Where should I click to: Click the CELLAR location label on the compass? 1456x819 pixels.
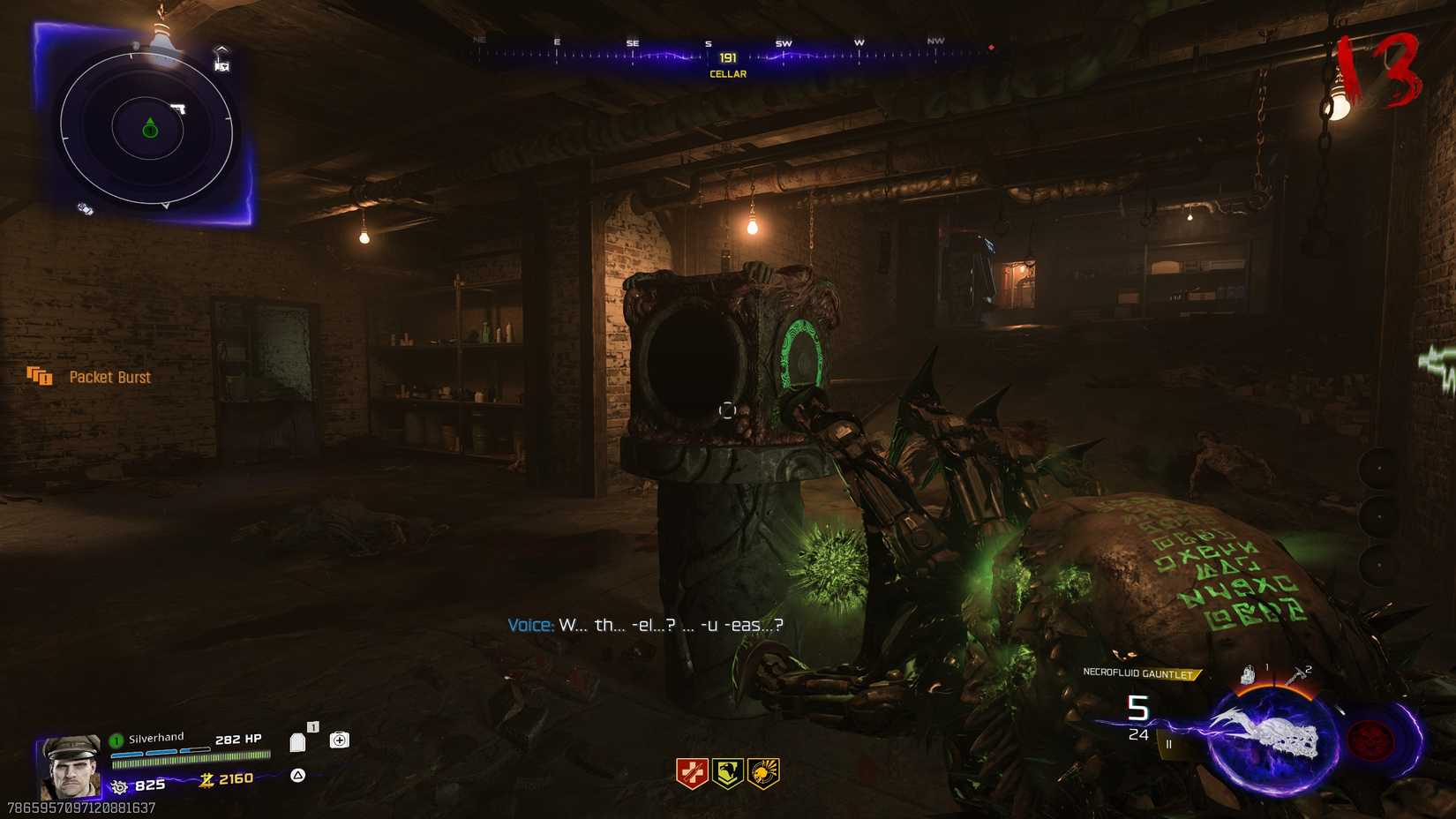click(727, 73)
